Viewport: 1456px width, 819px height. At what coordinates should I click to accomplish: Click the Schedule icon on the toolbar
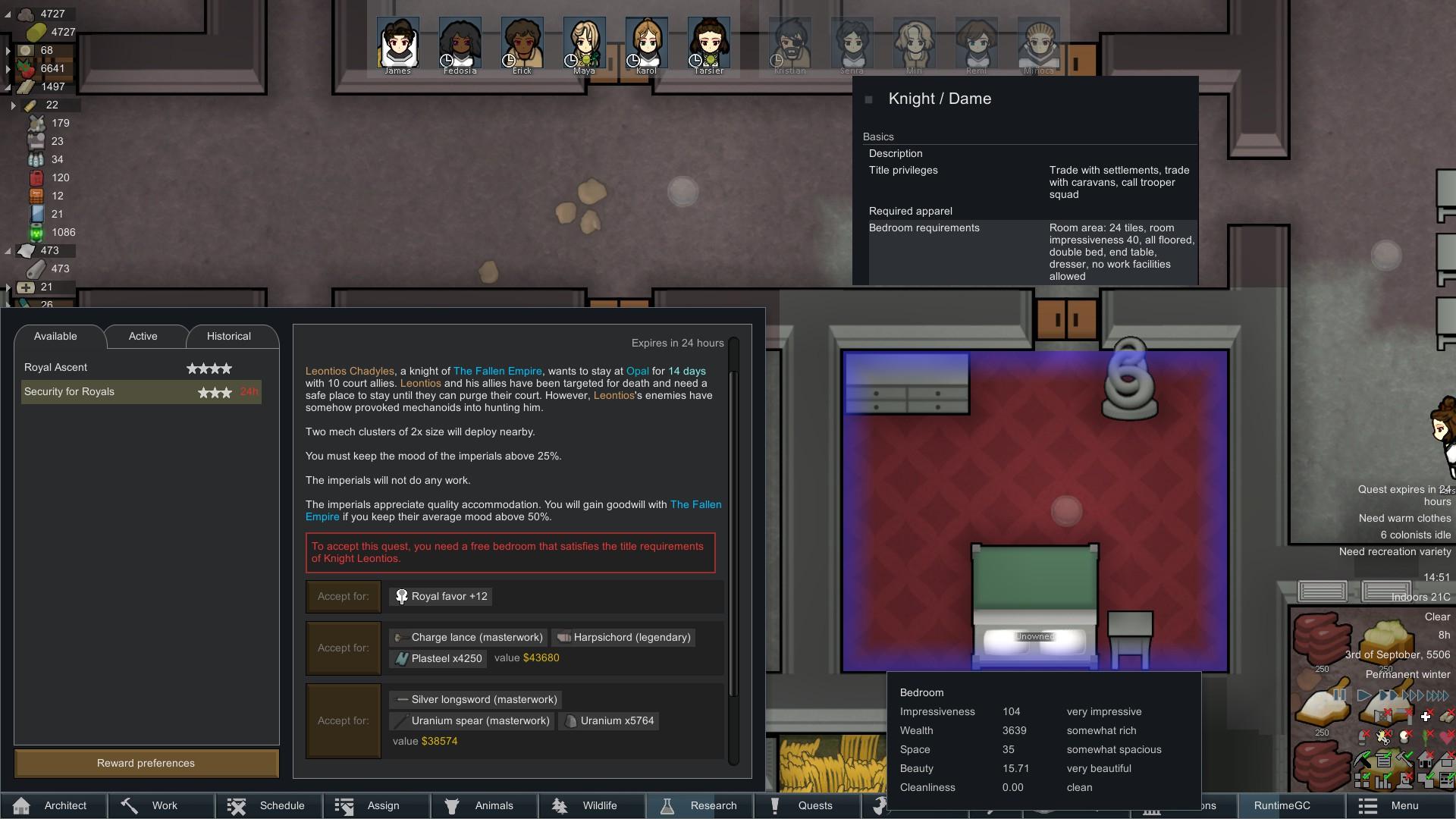[236, 805]
